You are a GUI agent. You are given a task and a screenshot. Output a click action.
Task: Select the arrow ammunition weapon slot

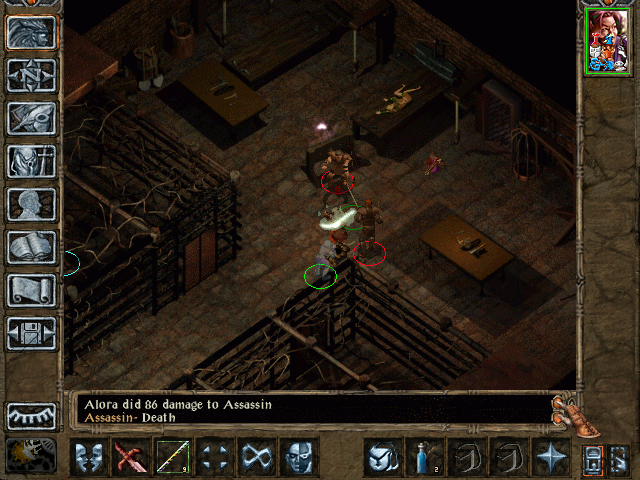tap(172, 458)
